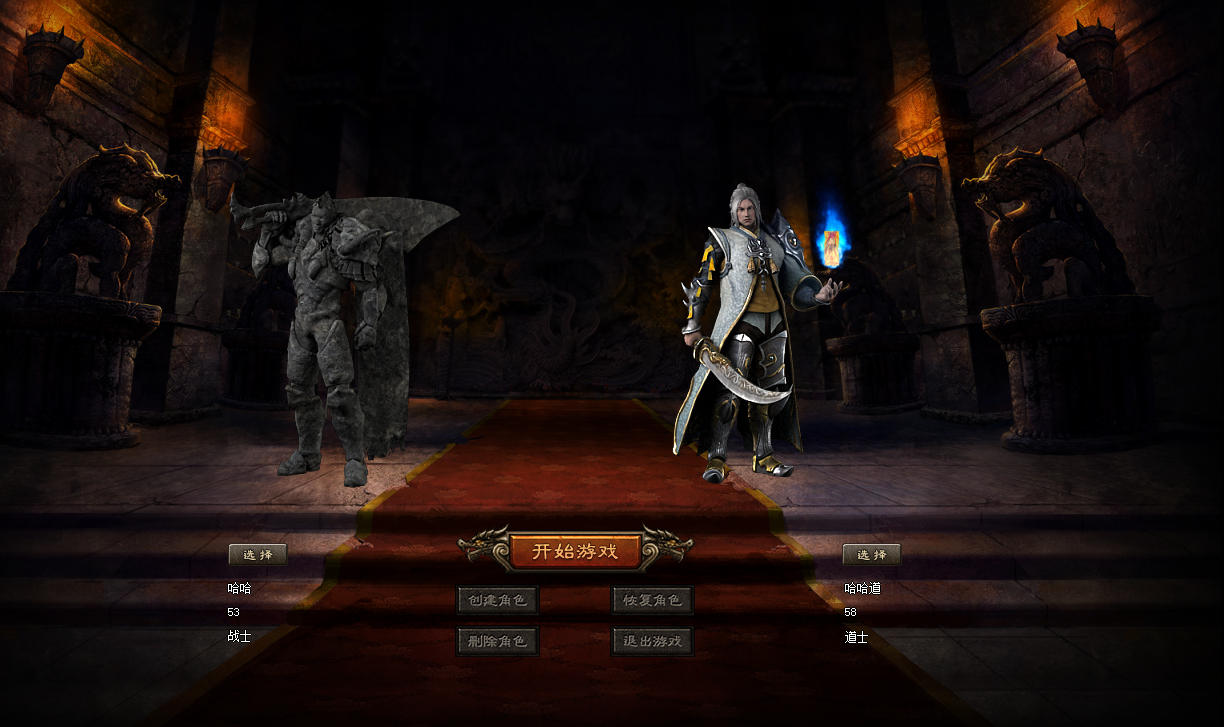This screenshot has height=727, width=1224.
Task: Choose 删除角色 to delete a character
Action: point(498,641)
